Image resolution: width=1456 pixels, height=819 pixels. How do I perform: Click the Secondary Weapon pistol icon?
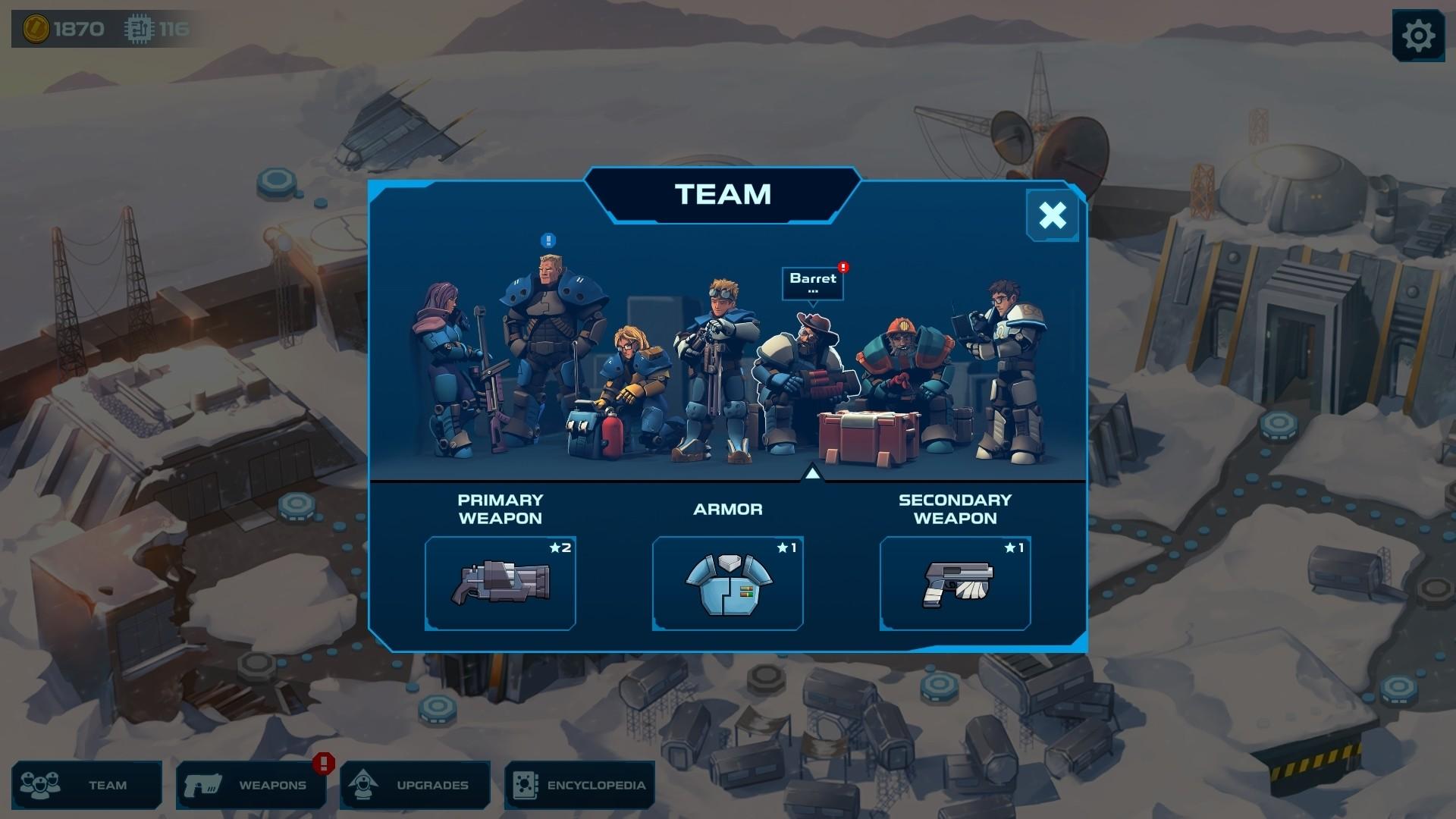[955, 584]
